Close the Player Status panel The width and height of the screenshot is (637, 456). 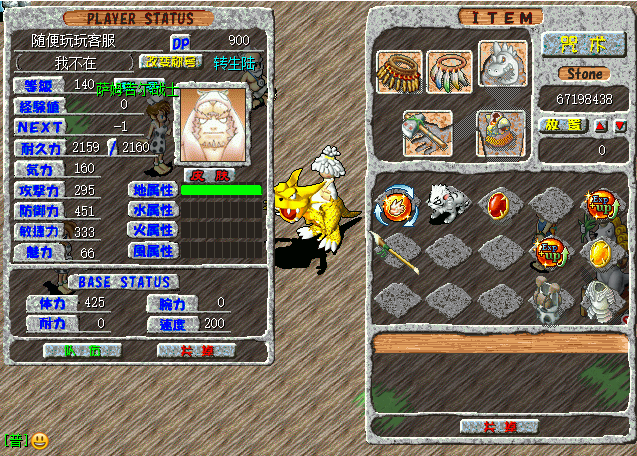click(x=196, y=351)
